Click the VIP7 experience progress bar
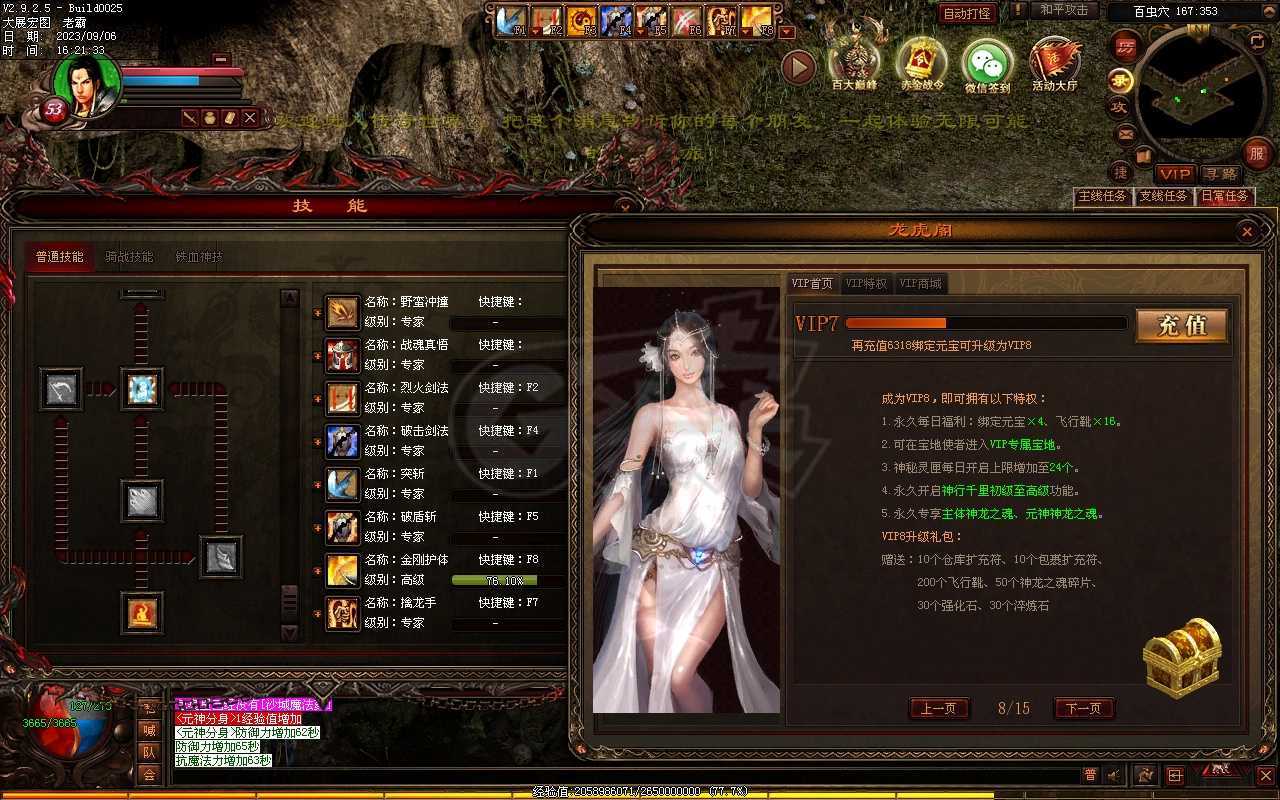The image size is (1280, 800). click(985, 323)
